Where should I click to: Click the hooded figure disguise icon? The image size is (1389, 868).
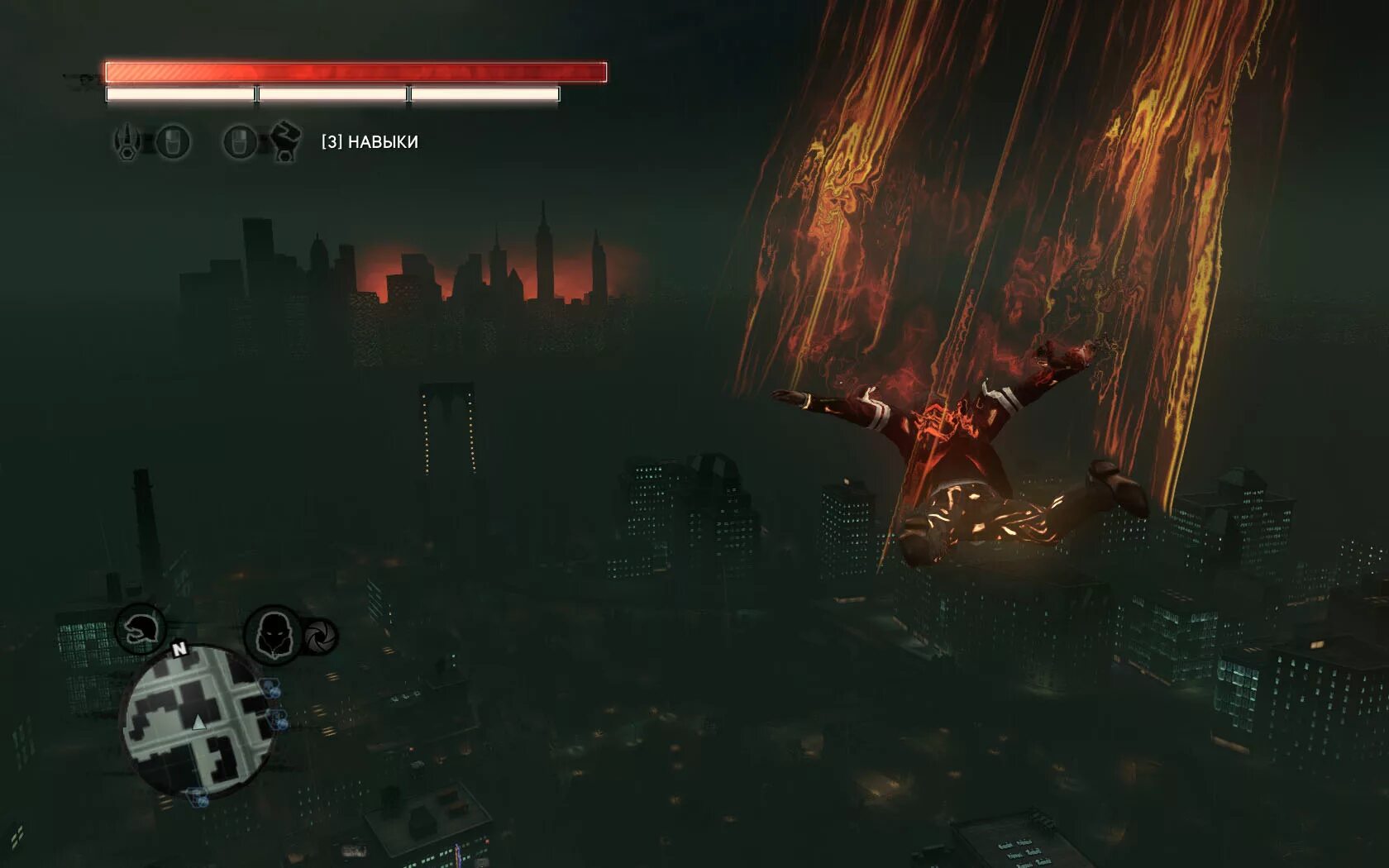tap(273, 634)
